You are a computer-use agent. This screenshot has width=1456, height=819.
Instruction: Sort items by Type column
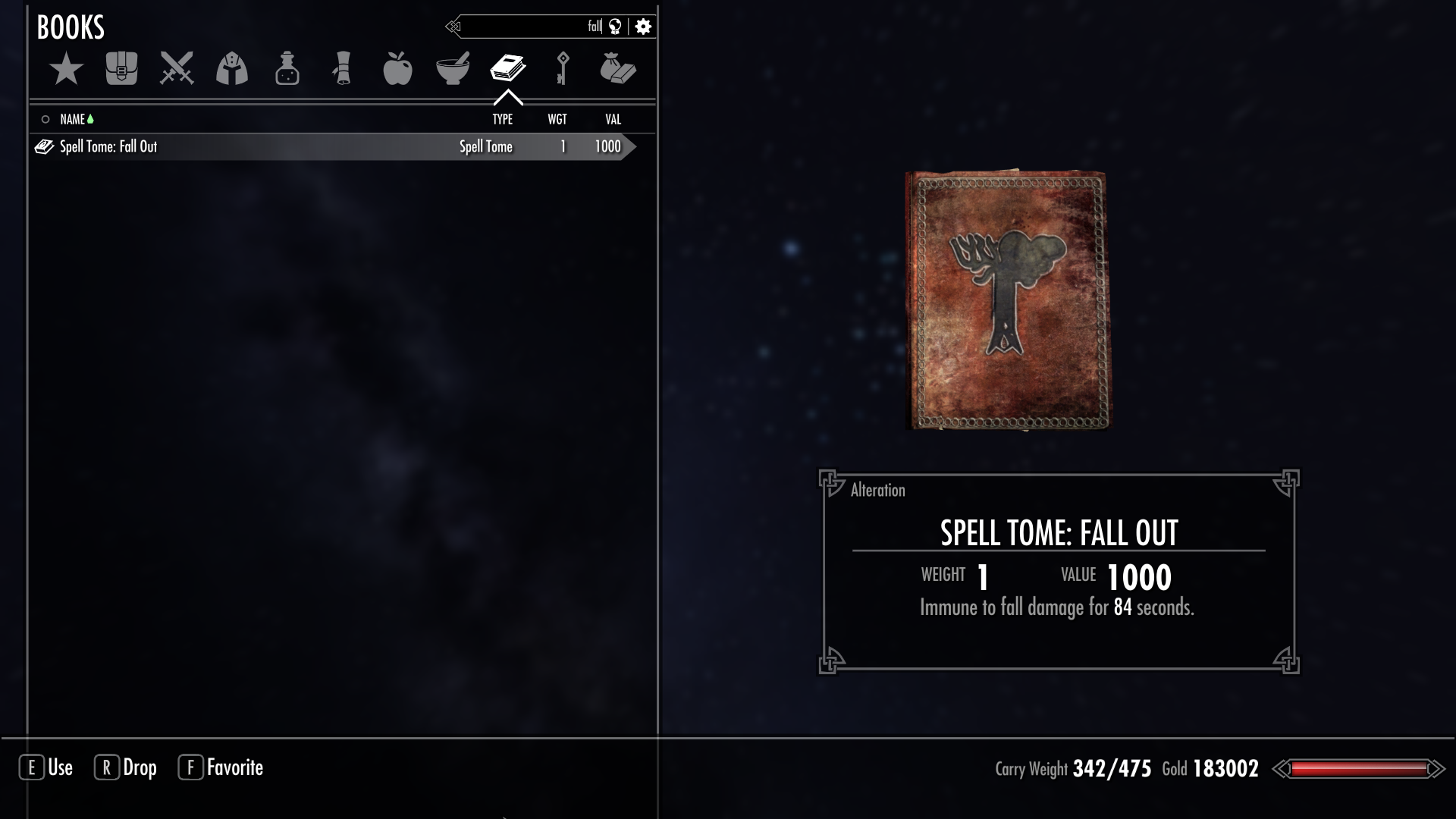(502, 120)
